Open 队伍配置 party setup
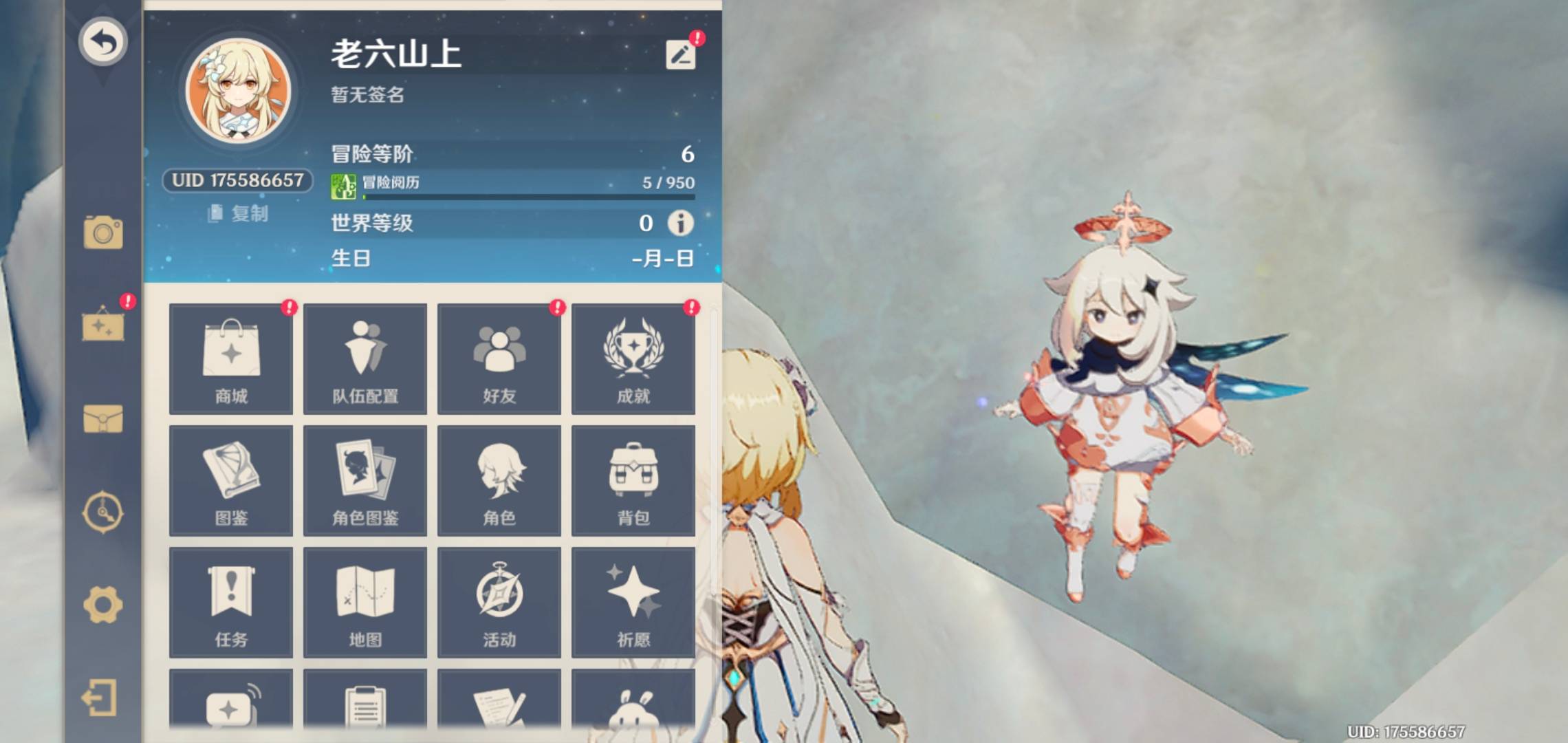 click(365, 359)
